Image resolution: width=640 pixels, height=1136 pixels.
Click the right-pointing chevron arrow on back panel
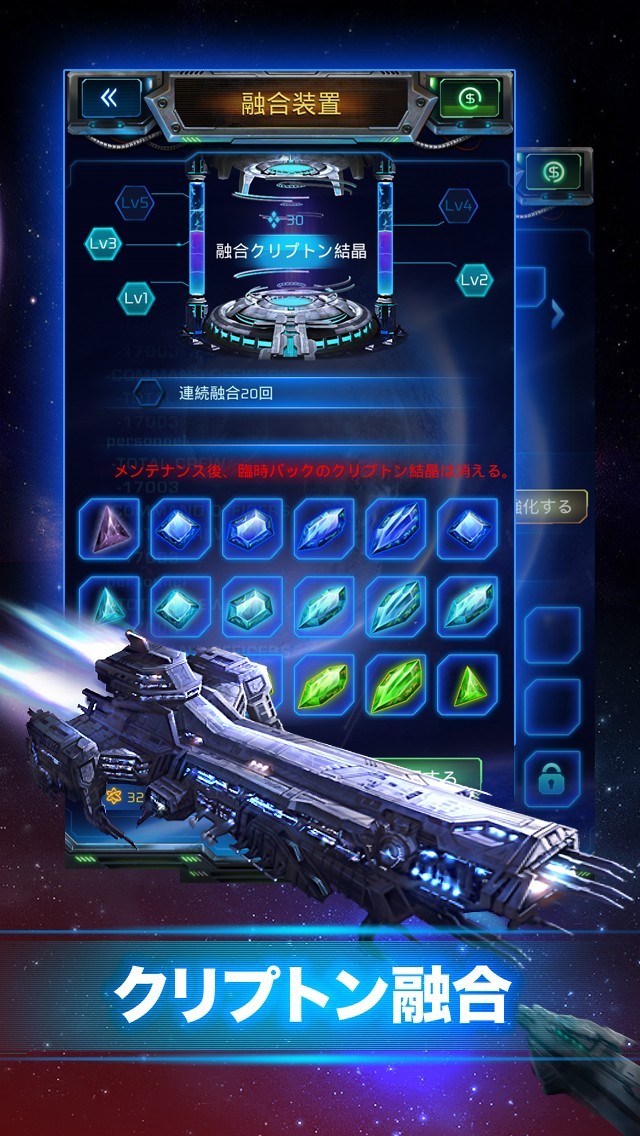558,313
